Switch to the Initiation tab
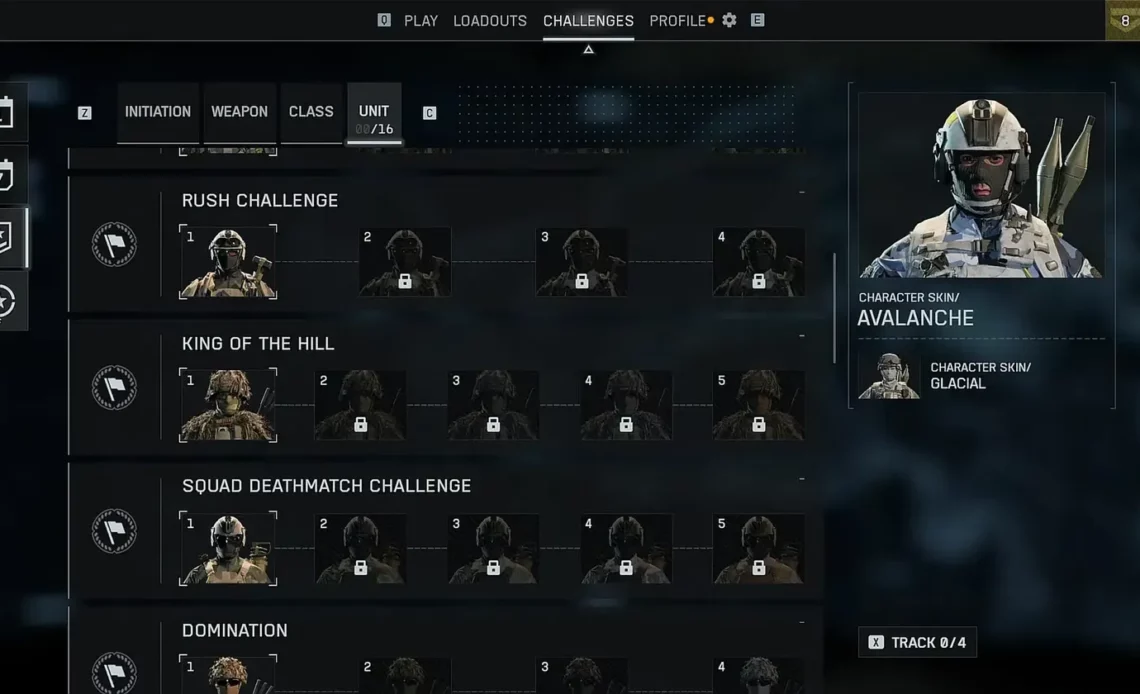This screenshot has height=694, width=1140. click(x=158, y=112)
